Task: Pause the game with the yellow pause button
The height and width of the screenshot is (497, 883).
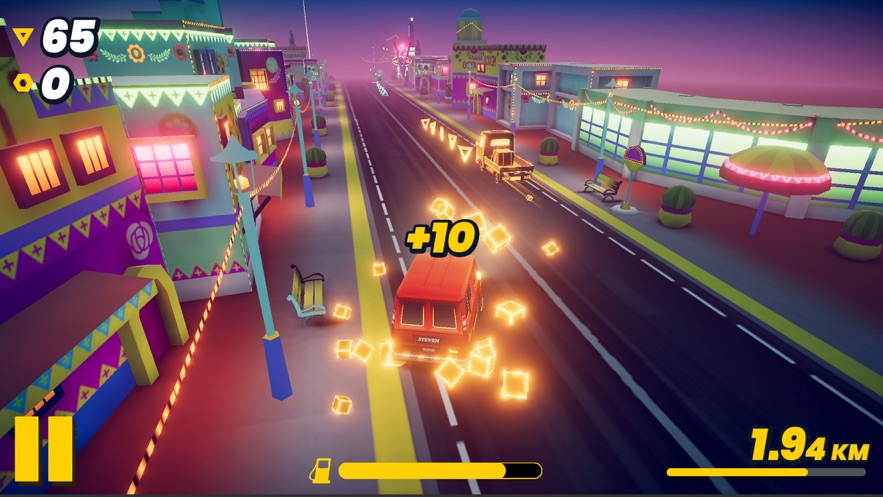Action: click(44, 449)
